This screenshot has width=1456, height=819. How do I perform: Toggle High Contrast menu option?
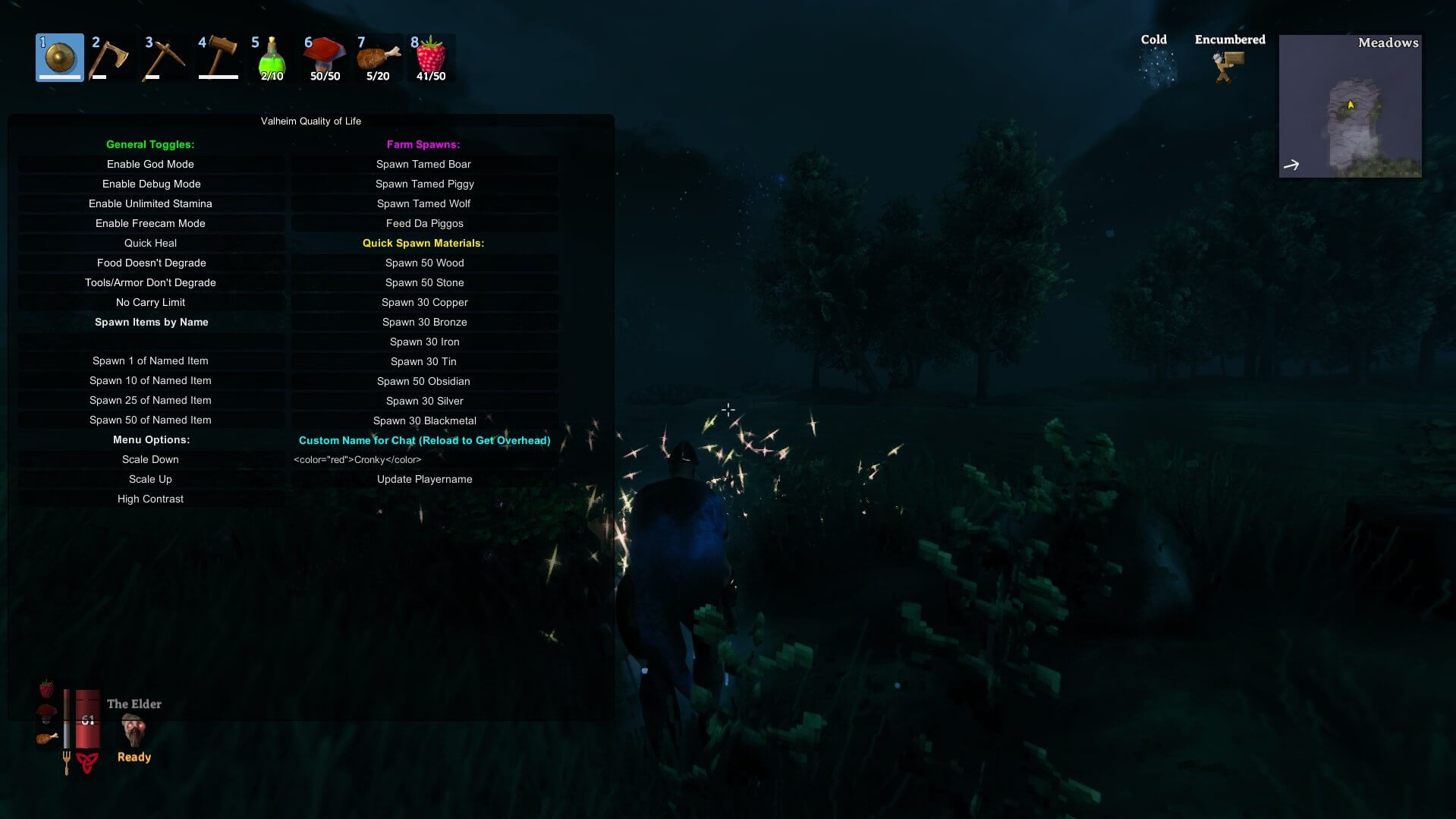(x=150, y=499)
